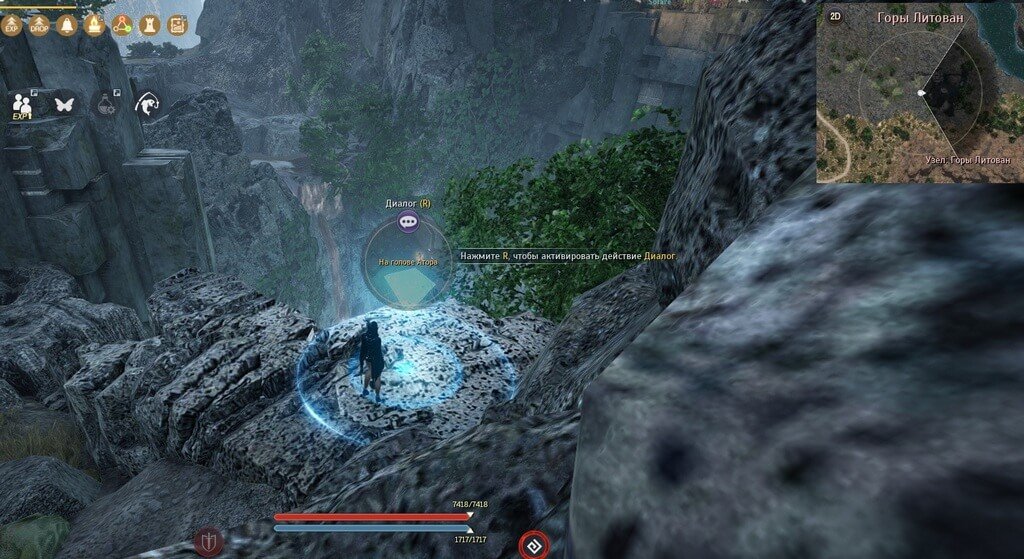This screenshot has height=559, width=1024.
Task: Activate the fishing fish-and-hook icon
Action: (148, 102)
